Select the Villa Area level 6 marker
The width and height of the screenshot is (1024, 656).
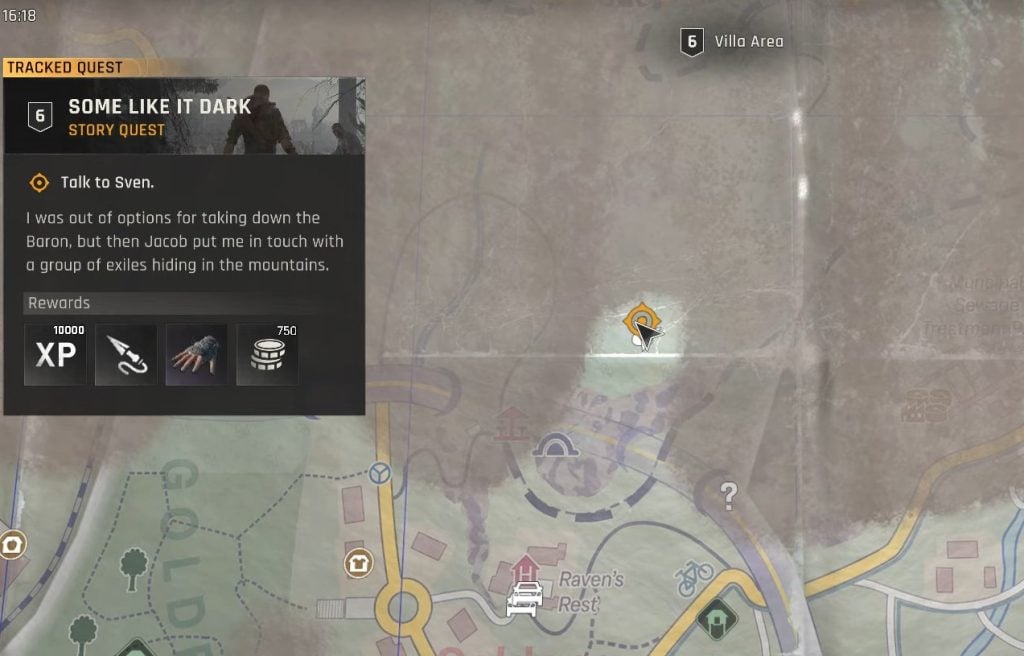tap(691, 42)
